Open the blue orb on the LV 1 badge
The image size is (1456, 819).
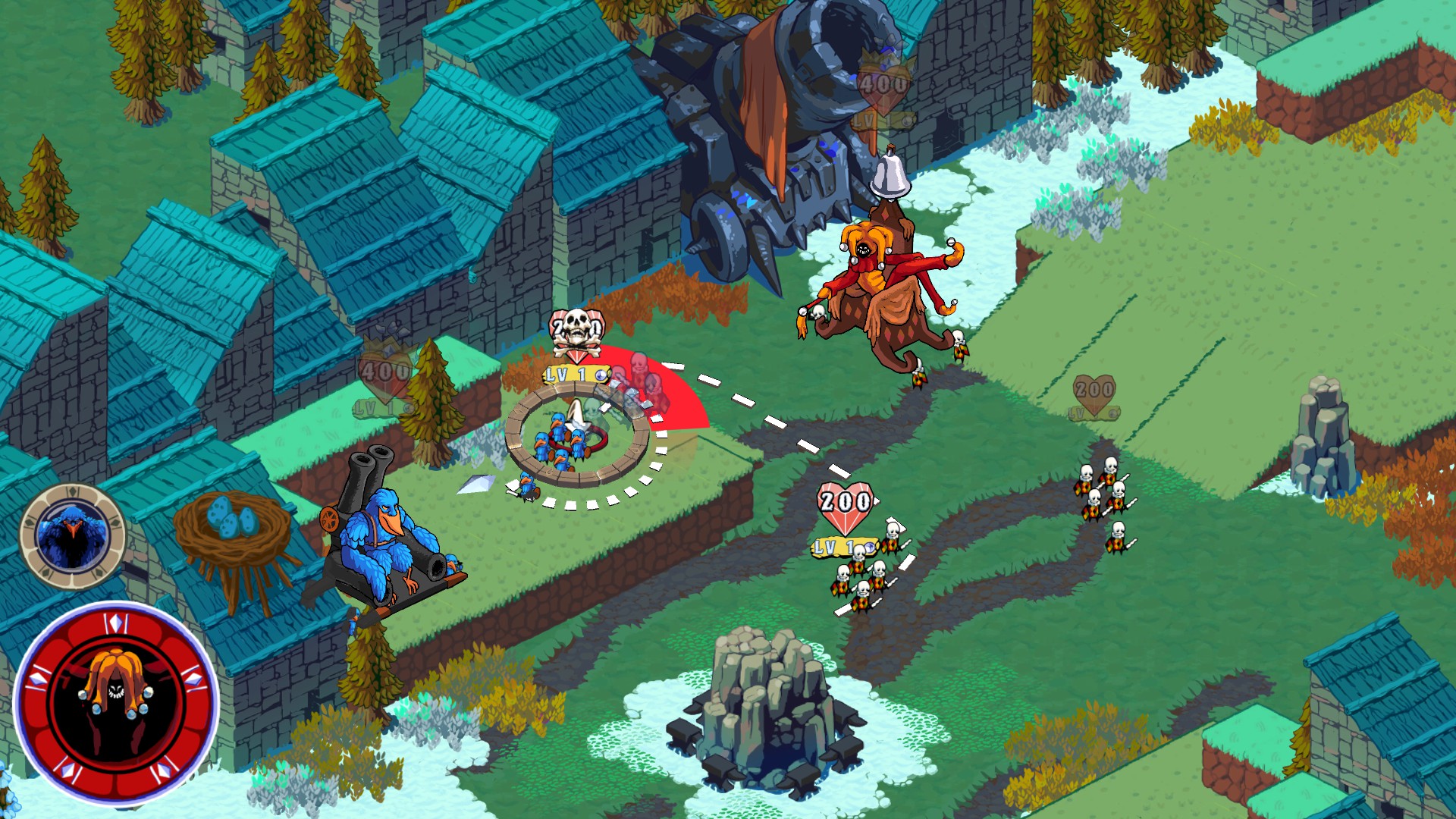point(601,375)
